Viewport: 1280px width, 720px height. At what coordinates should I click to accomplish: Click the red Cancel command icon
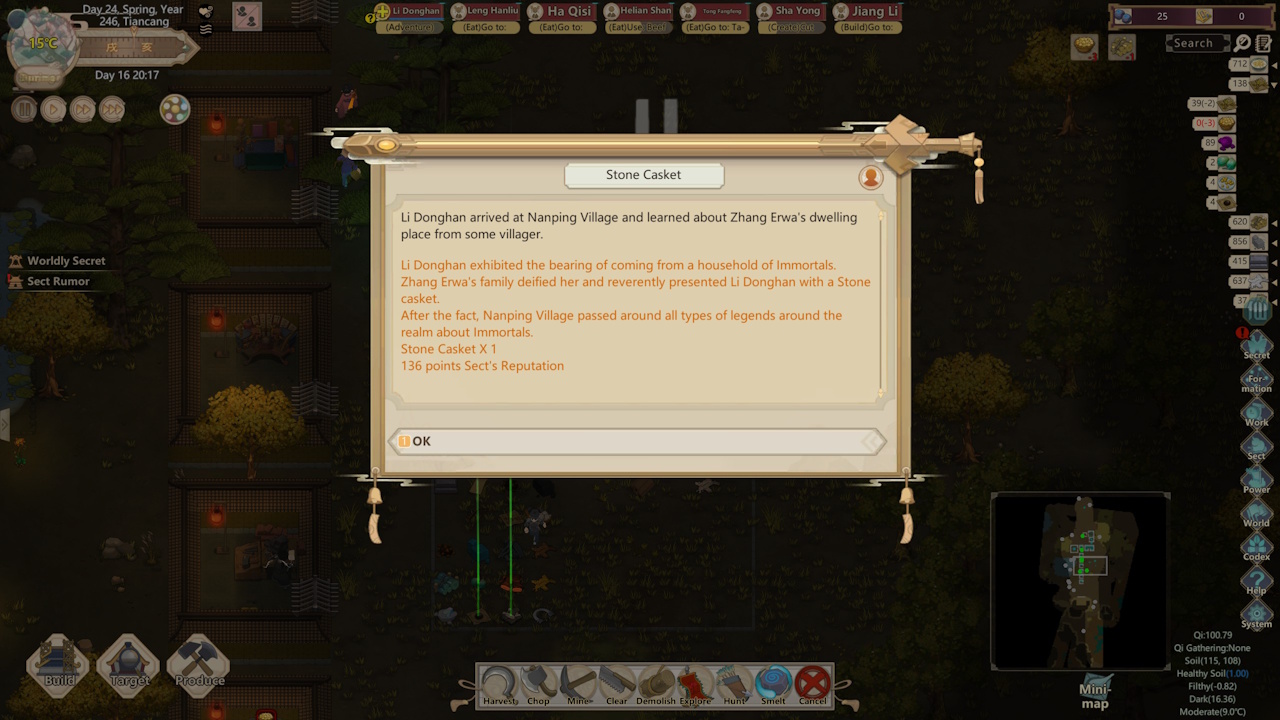813,684
